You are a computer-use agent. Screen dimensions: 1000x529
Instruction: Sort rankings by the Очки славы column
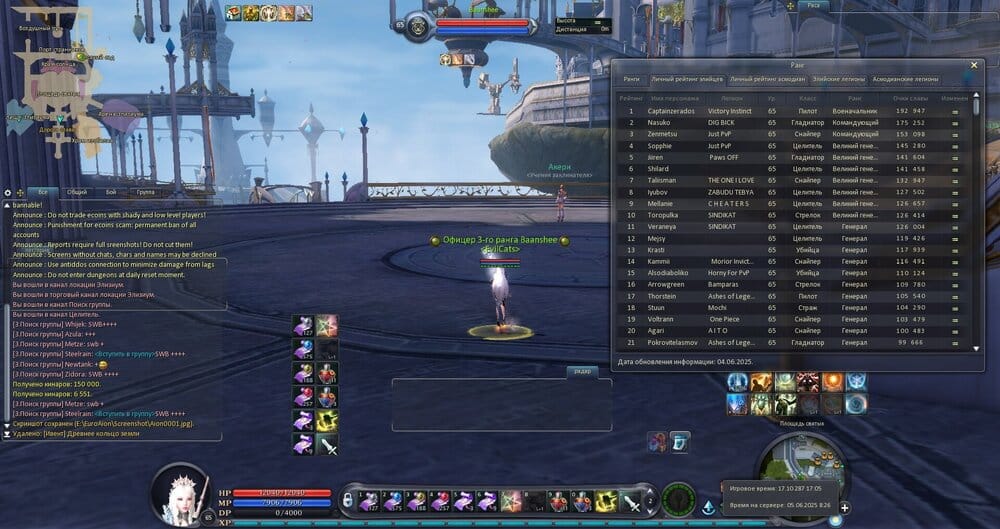pos(910,97)
